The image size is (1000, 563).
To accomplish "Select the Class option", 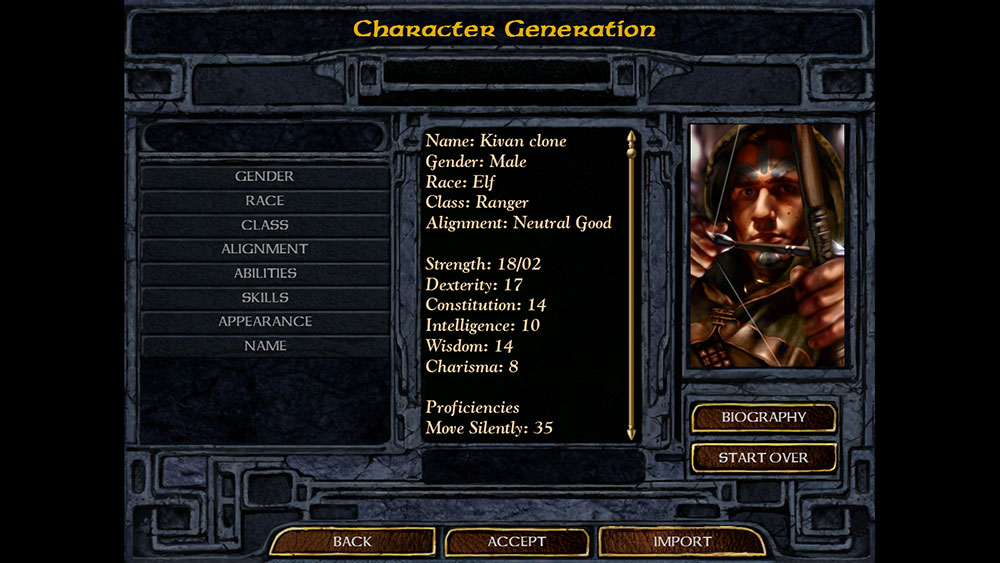I will coord(264,225).
